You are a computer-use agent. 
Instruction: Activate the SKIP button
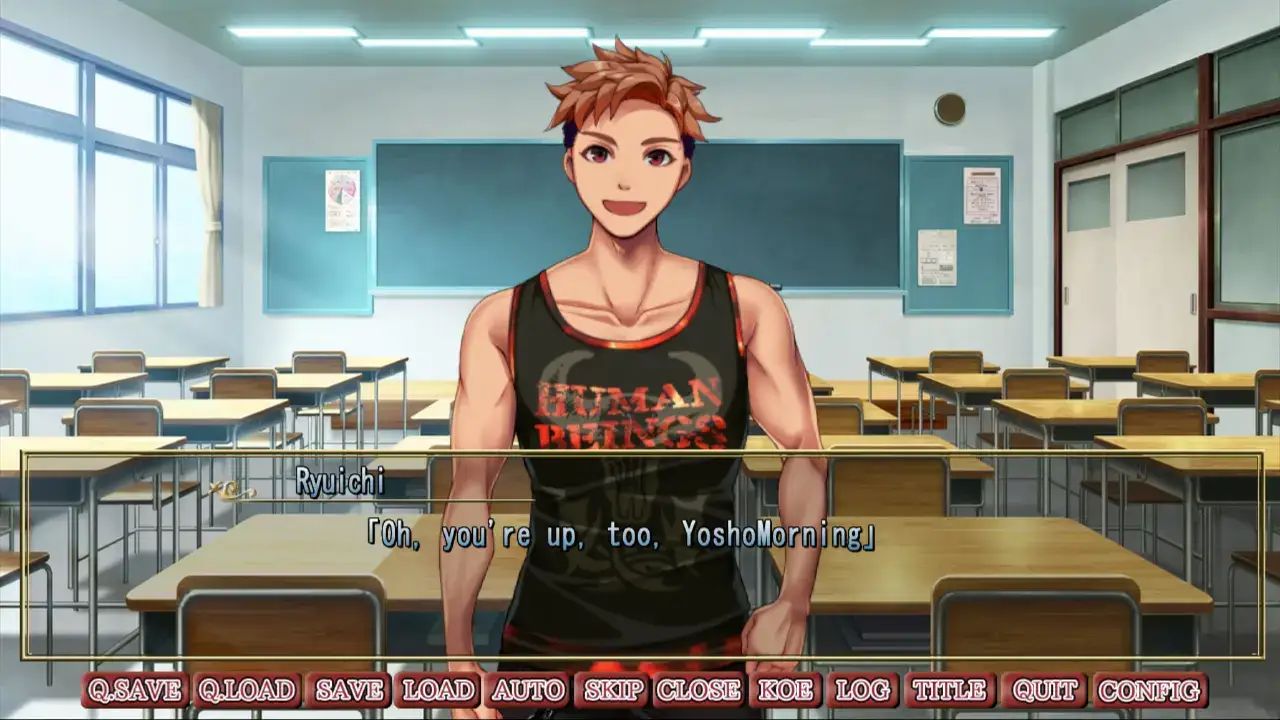pyautogui.click(x=614, y=690)
